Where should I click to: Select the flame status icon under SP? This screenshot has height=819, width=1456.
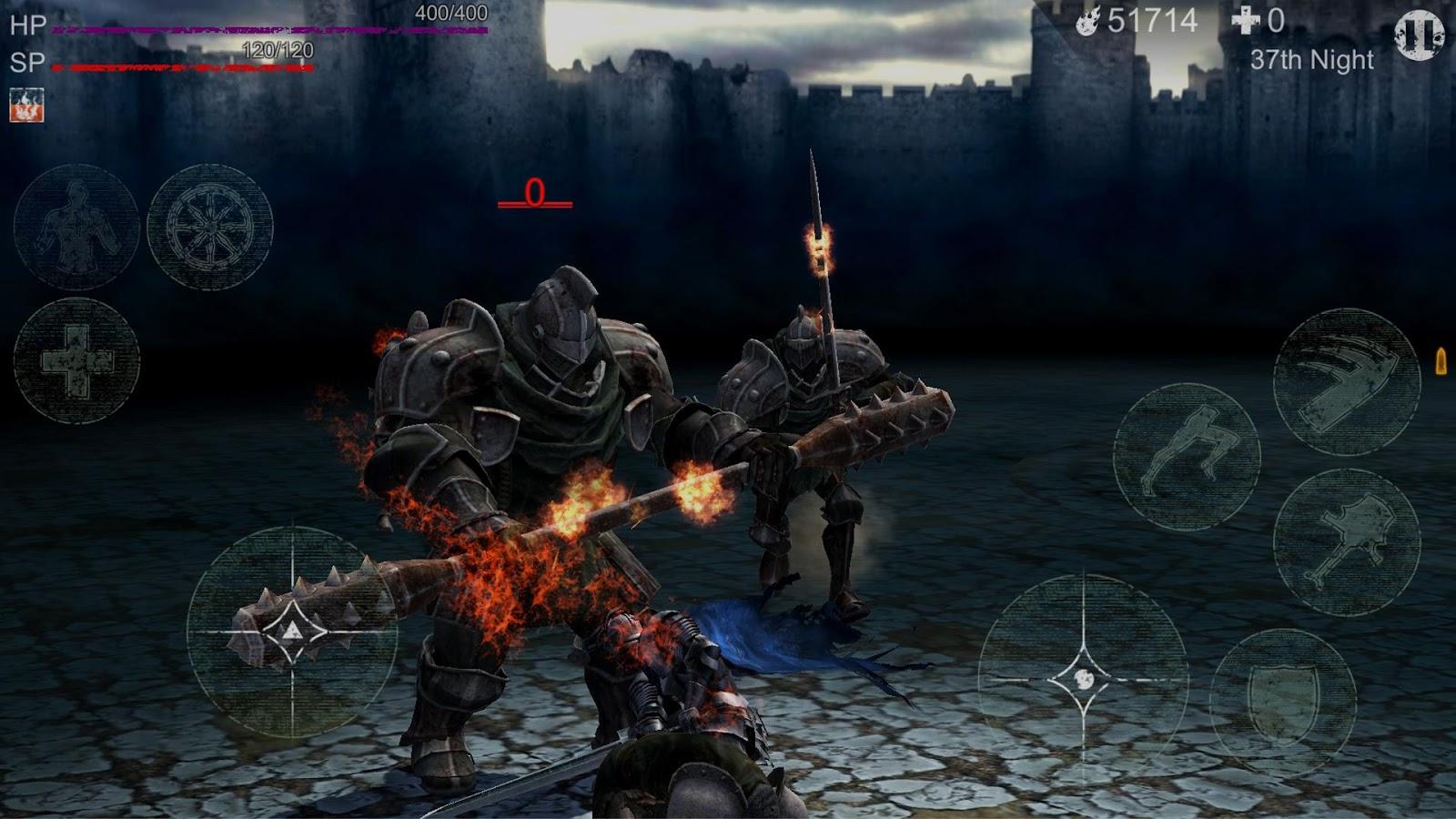click(x=26, y=105)
